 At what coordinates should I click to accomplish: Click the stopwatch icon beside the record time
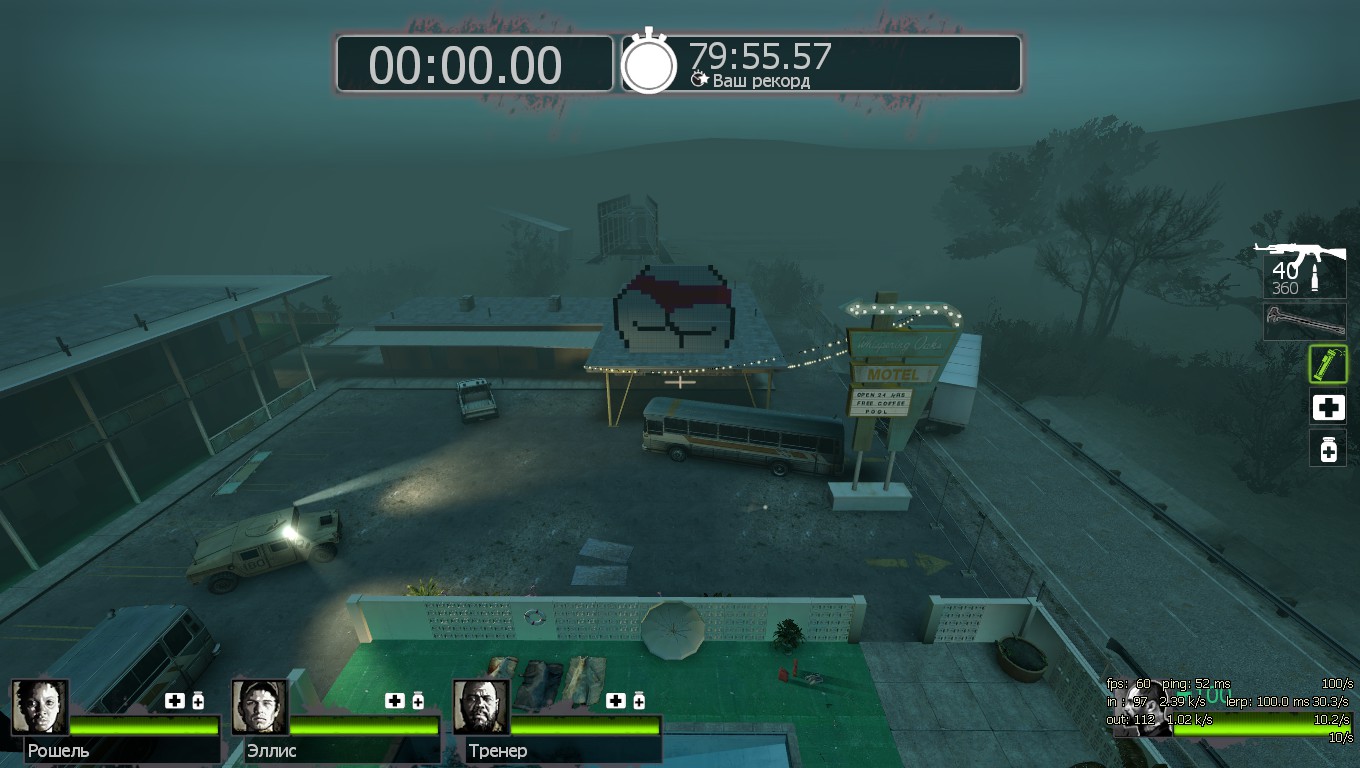[649, 63]
